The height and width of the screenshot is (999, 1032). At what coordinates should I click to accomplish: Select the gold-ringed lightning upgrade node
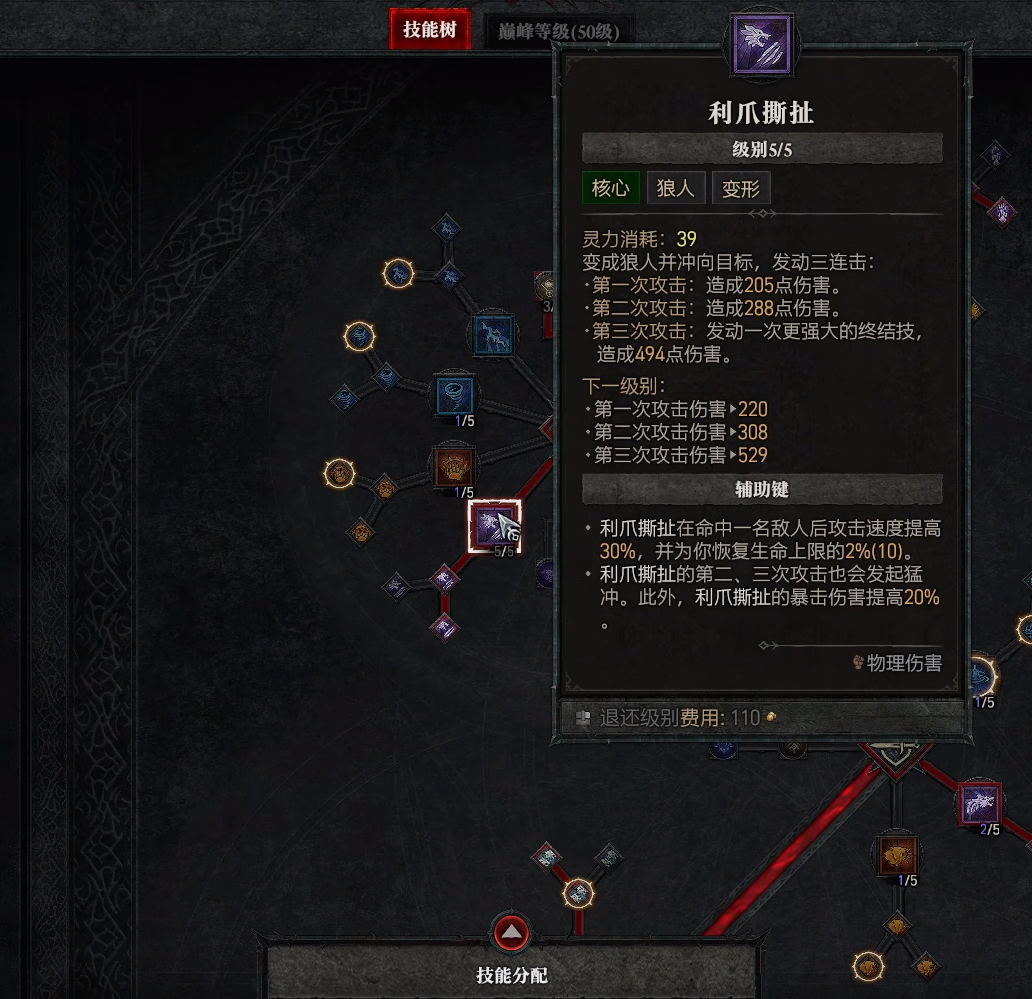(398, 272)
